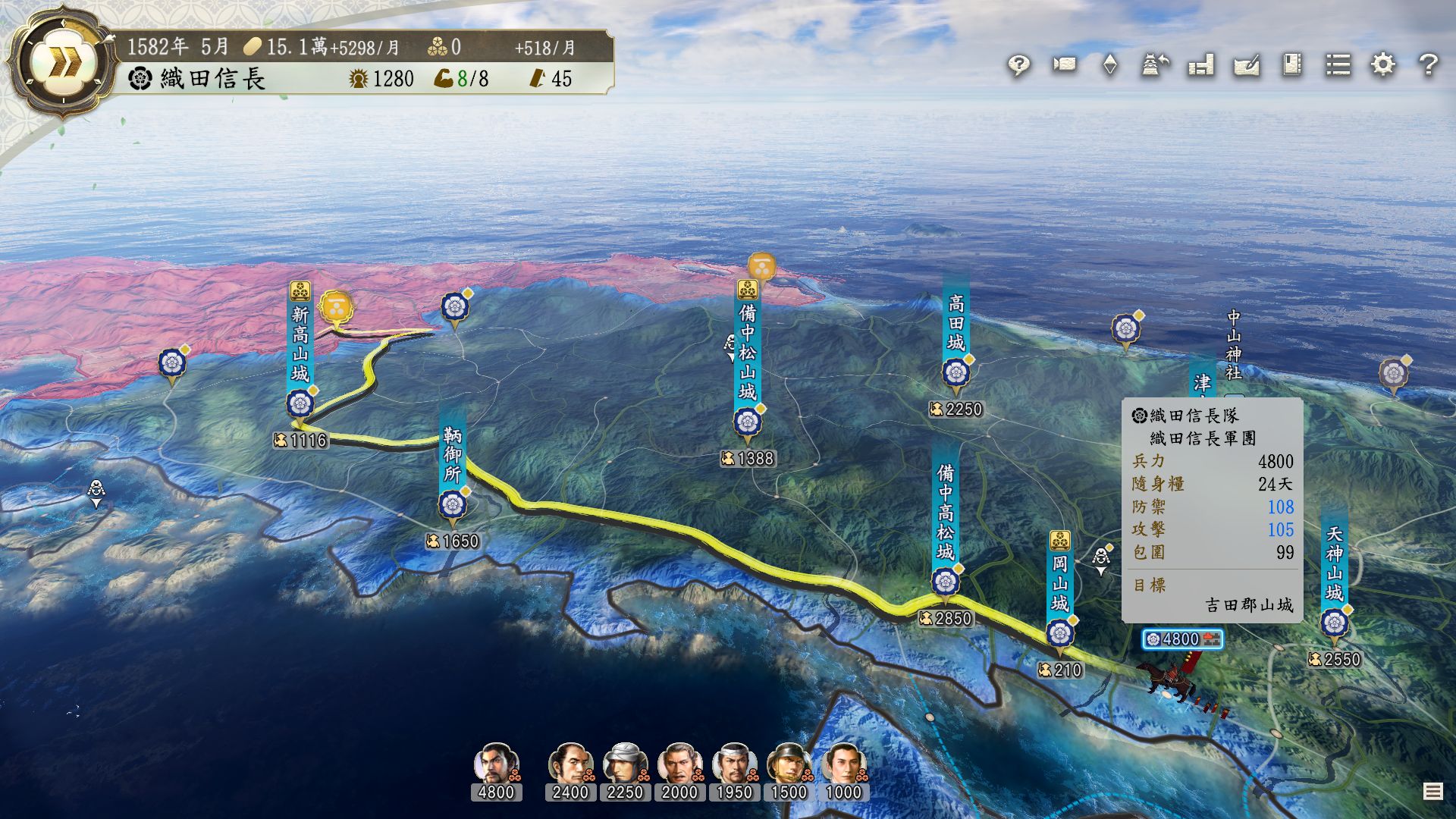The width and height of the screenshot is (1456, 819).
Task: Open the bottom-right corner list button
Action: point(1432,792)
